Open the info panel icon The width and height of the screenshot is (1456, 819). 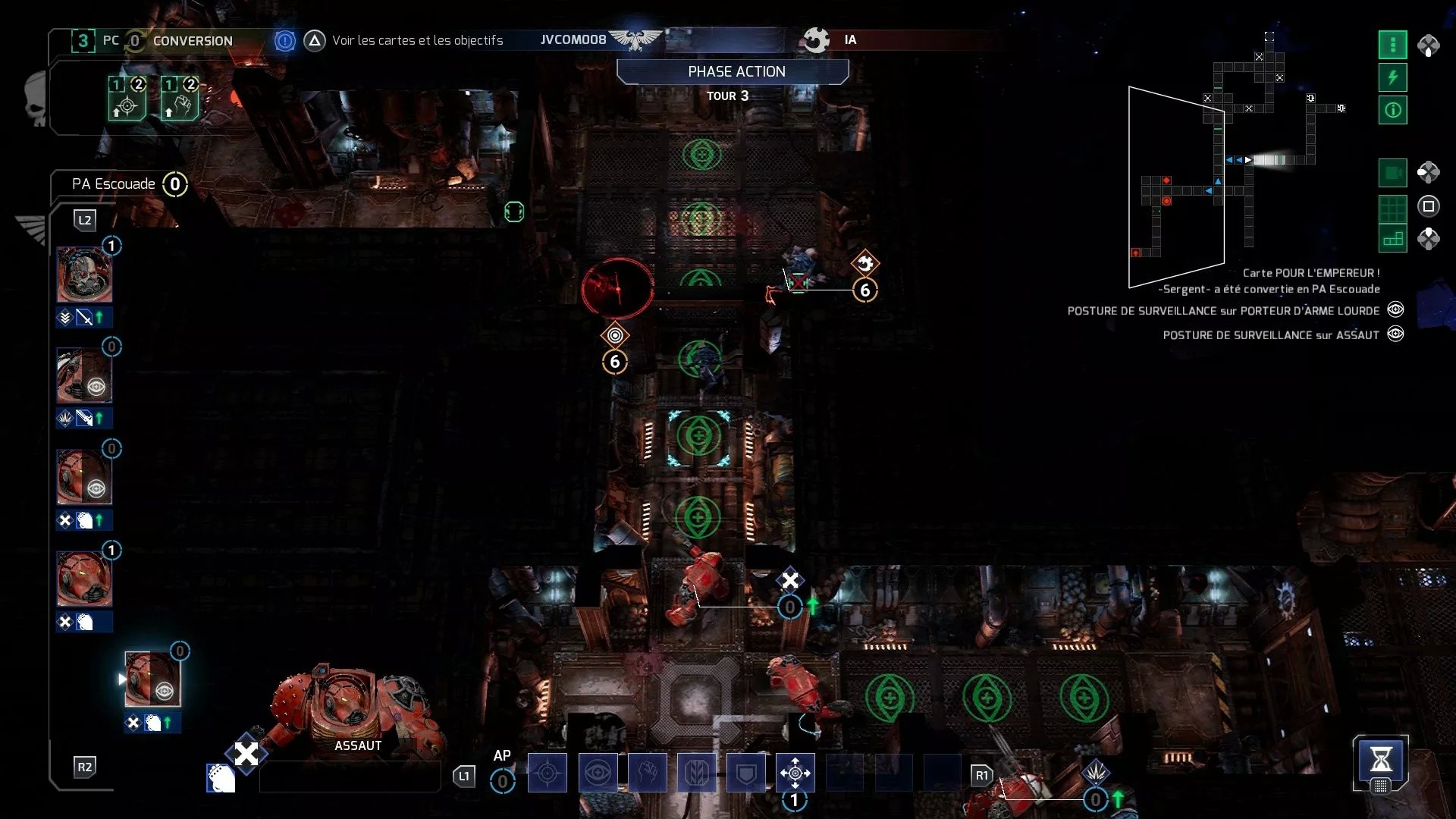[1392, 110]
